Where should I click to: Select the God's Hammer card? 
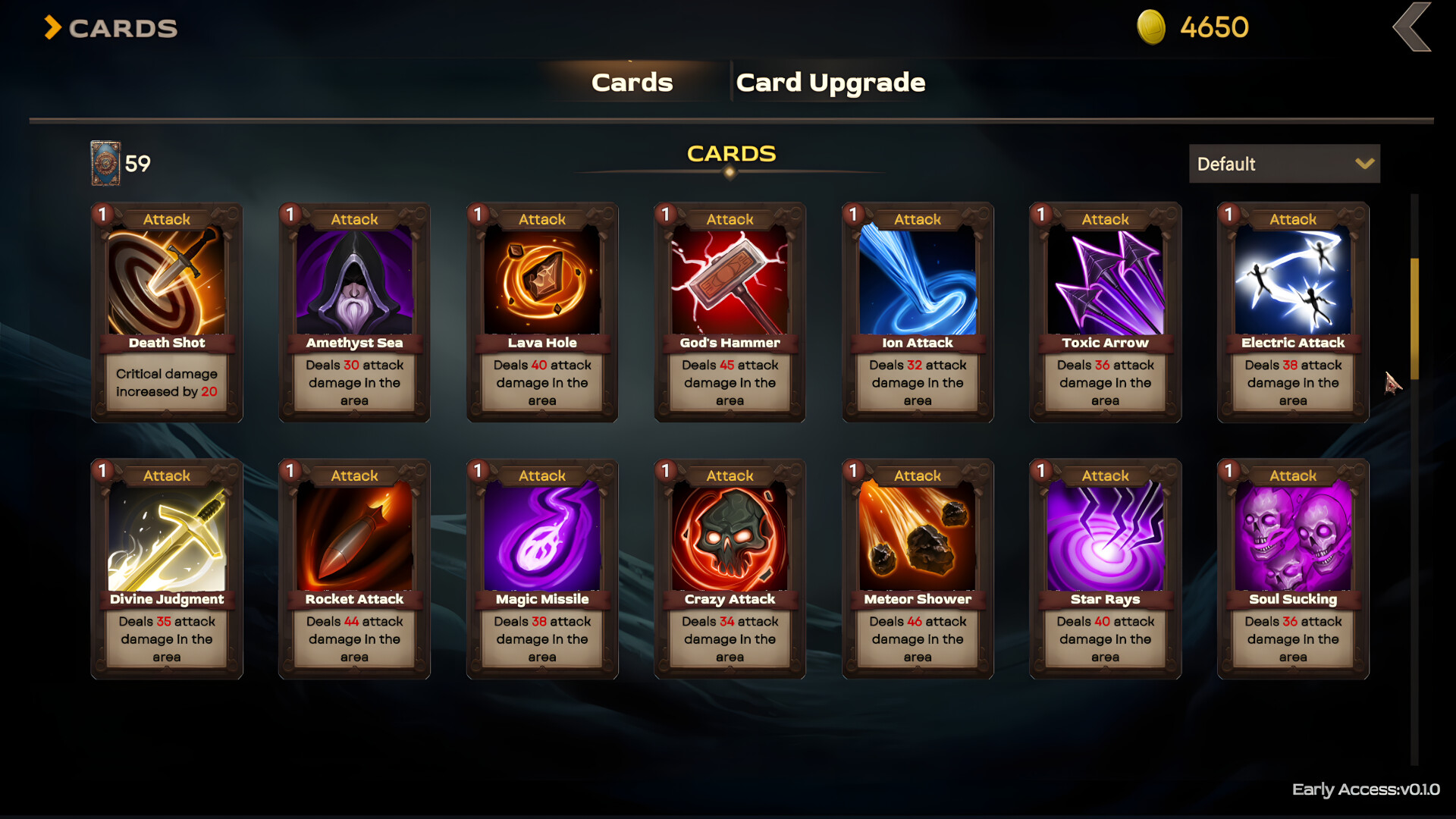point(729,311)
